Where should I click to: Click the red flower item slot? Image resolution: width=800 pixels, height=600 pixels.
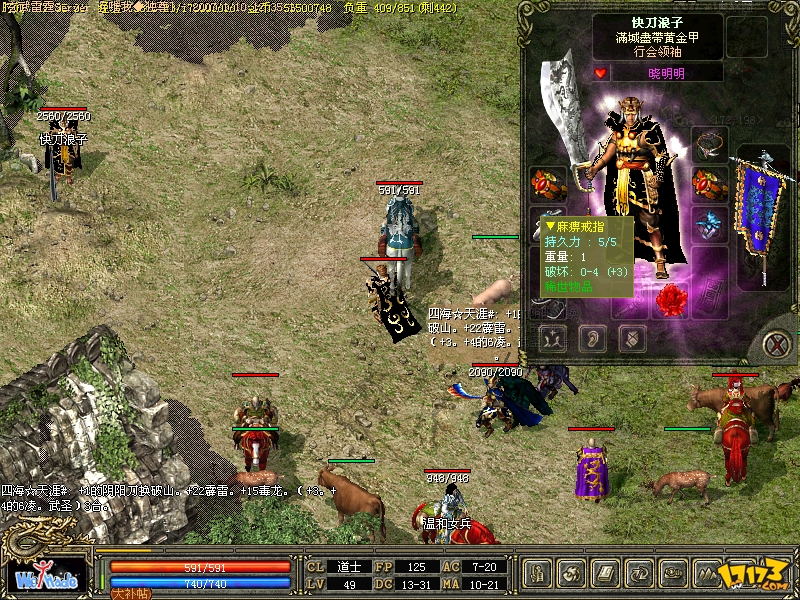coord(672,298)
